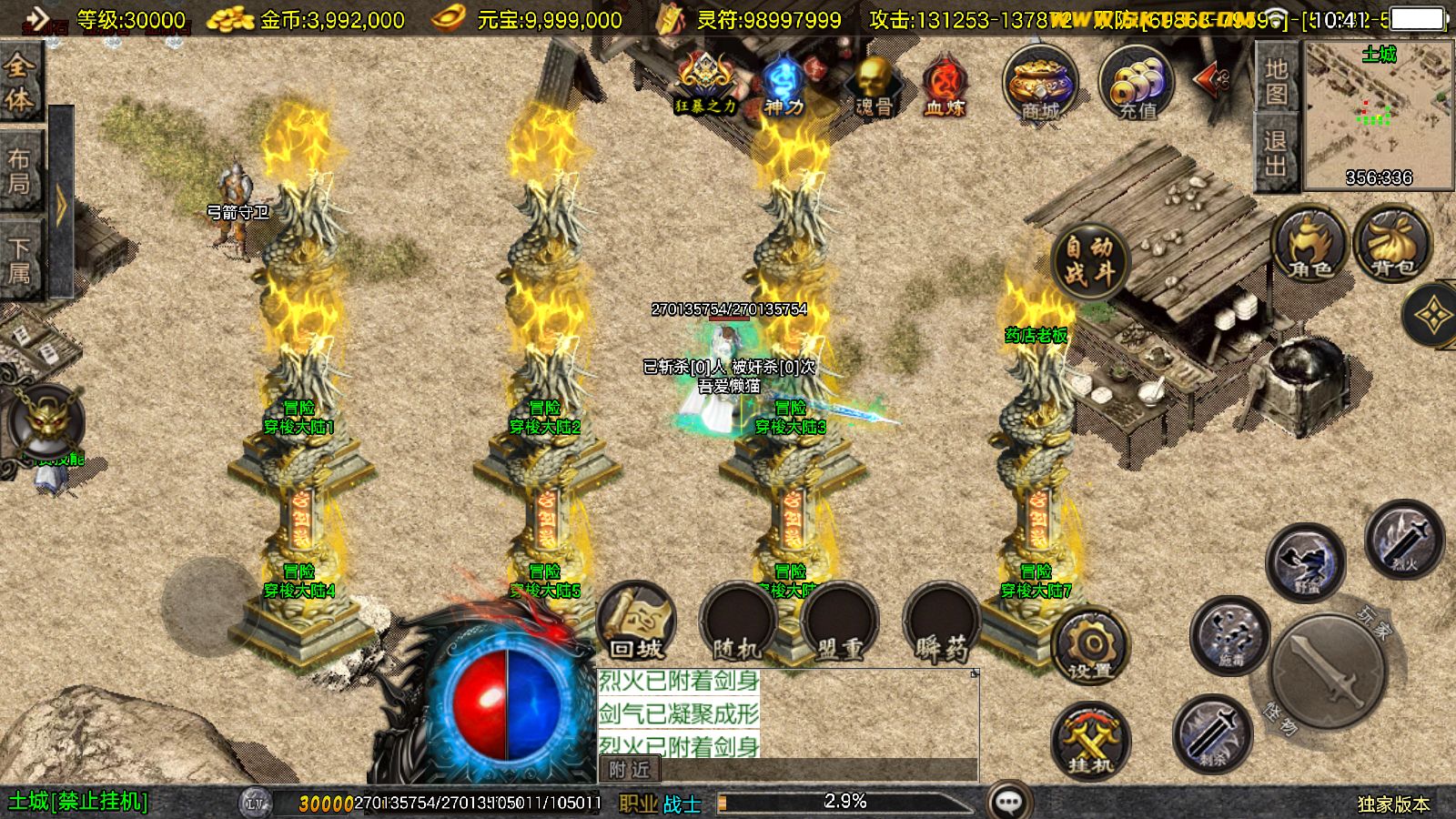Click the large sword attack button
The image size is (1456, 819).
(1329, 672)
